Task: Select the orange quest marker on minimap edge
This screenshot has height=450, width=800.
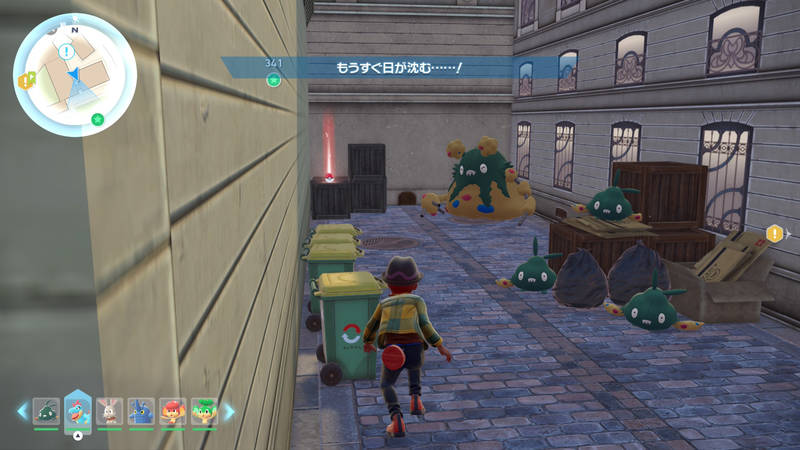Action: click(x=24, y=80)
